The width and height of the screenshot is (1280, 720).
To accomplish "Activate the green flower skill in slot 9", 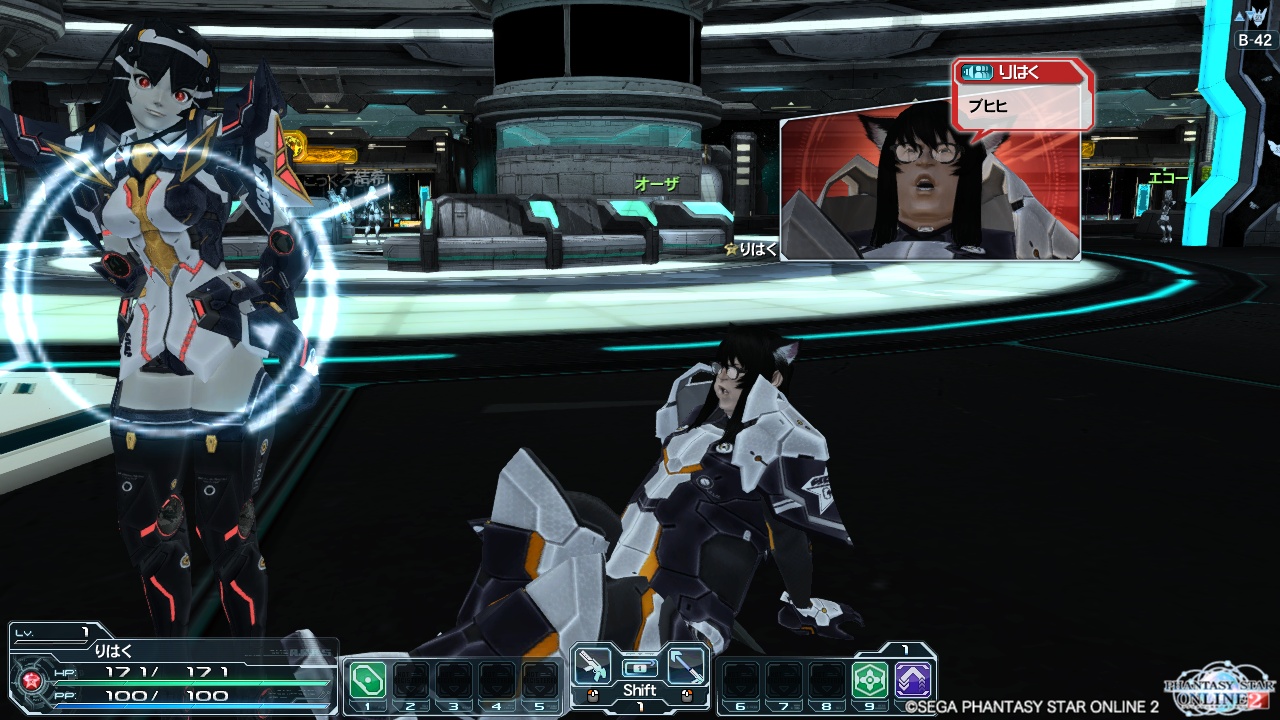I will pyautogui.click(x=869, y=680).
